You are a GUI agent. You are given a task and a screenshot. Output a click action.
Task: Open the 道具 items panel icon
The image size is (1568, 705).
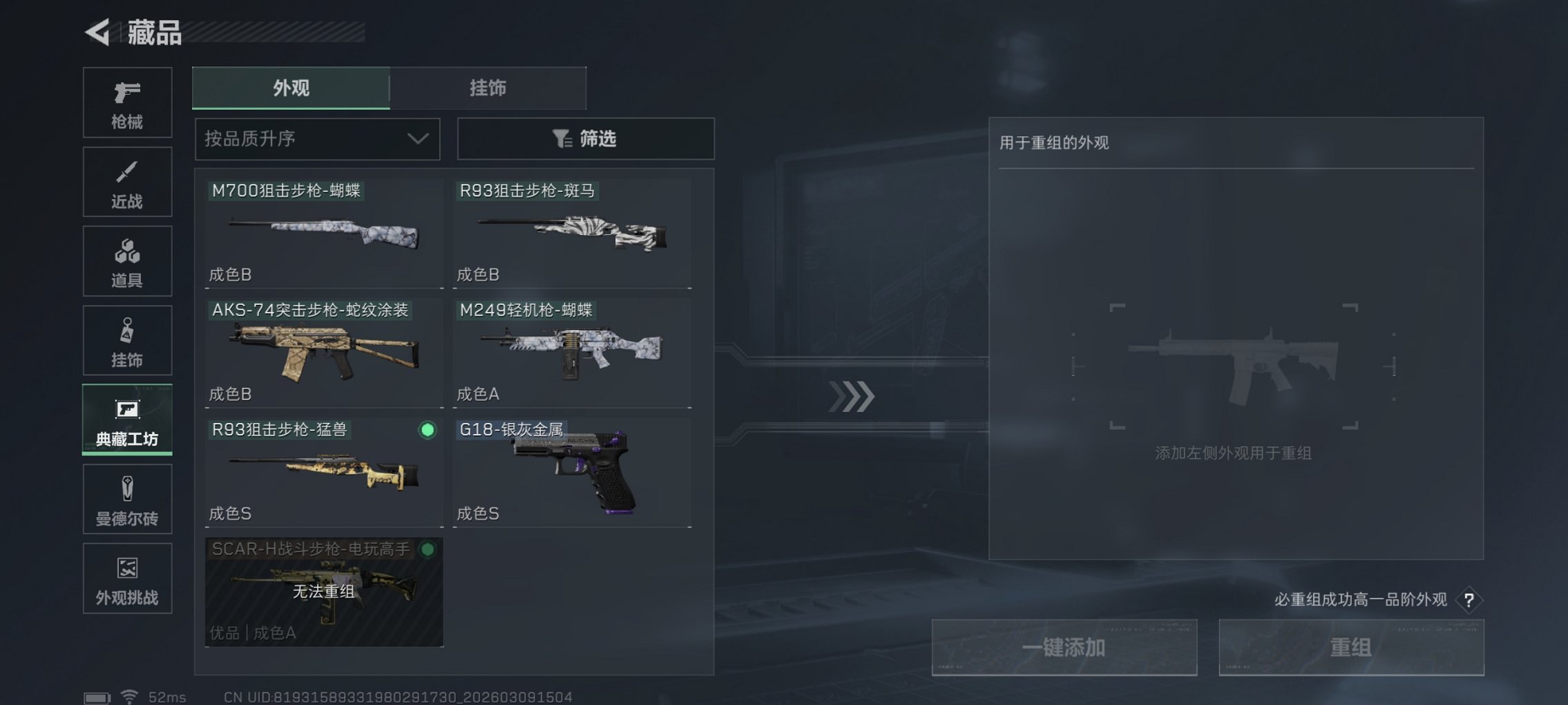(x=127, y=261)
